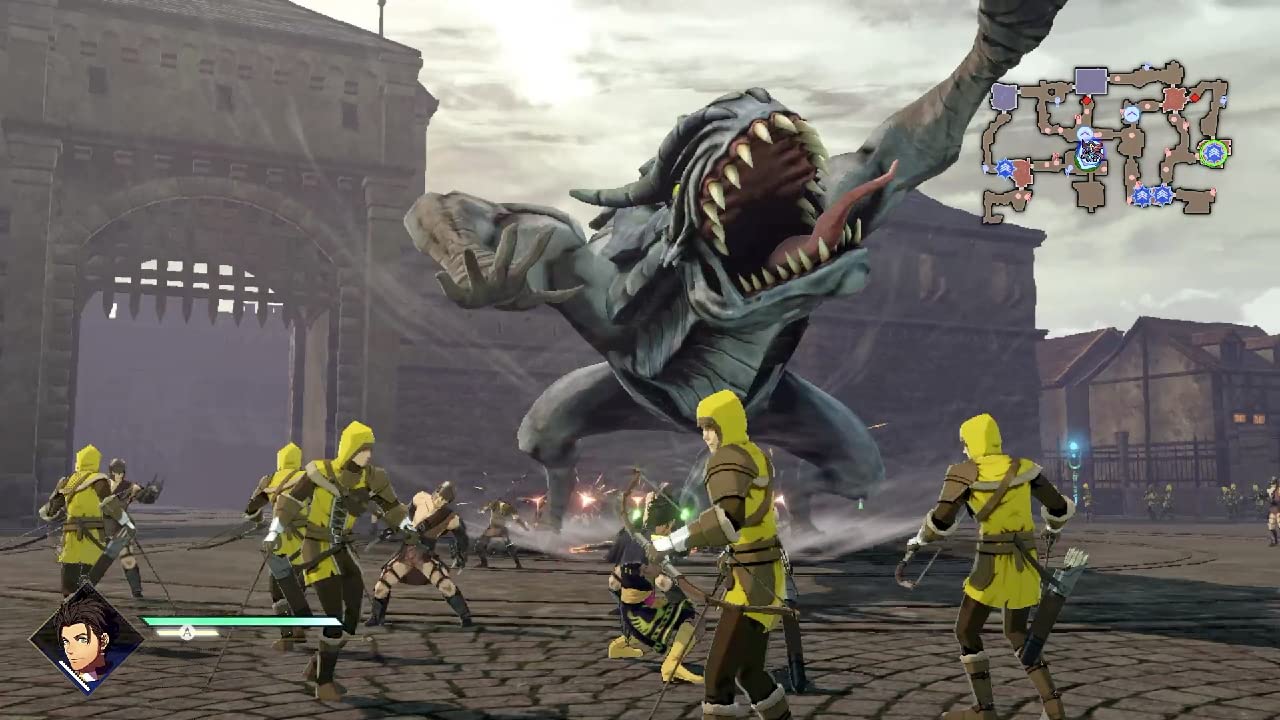
Task: Click the glowing blue objective marker above the player icon
Action: pos(1085,133)
